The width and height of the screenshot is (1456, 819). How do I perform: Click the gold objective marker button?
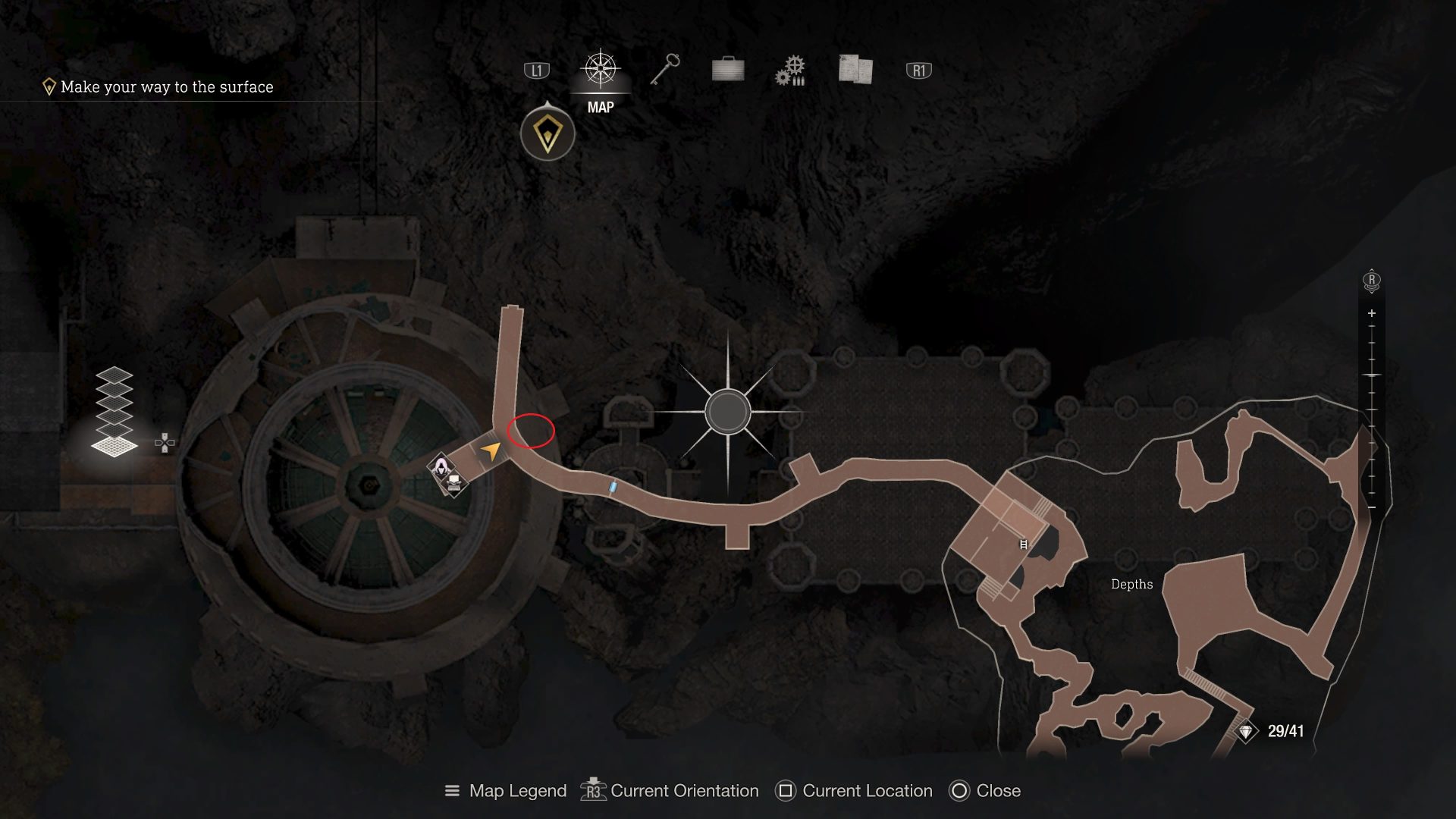coord(548,135)
